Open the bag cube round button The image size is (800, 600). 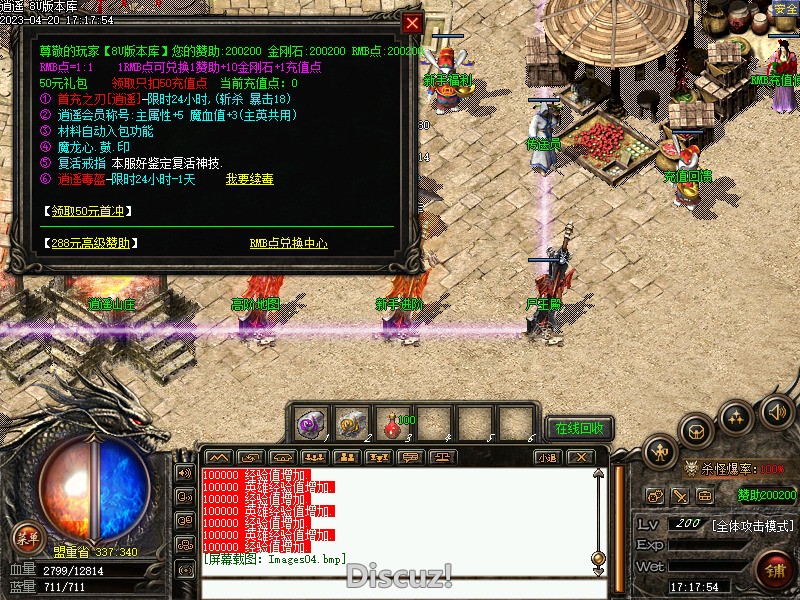pos(696,431)
